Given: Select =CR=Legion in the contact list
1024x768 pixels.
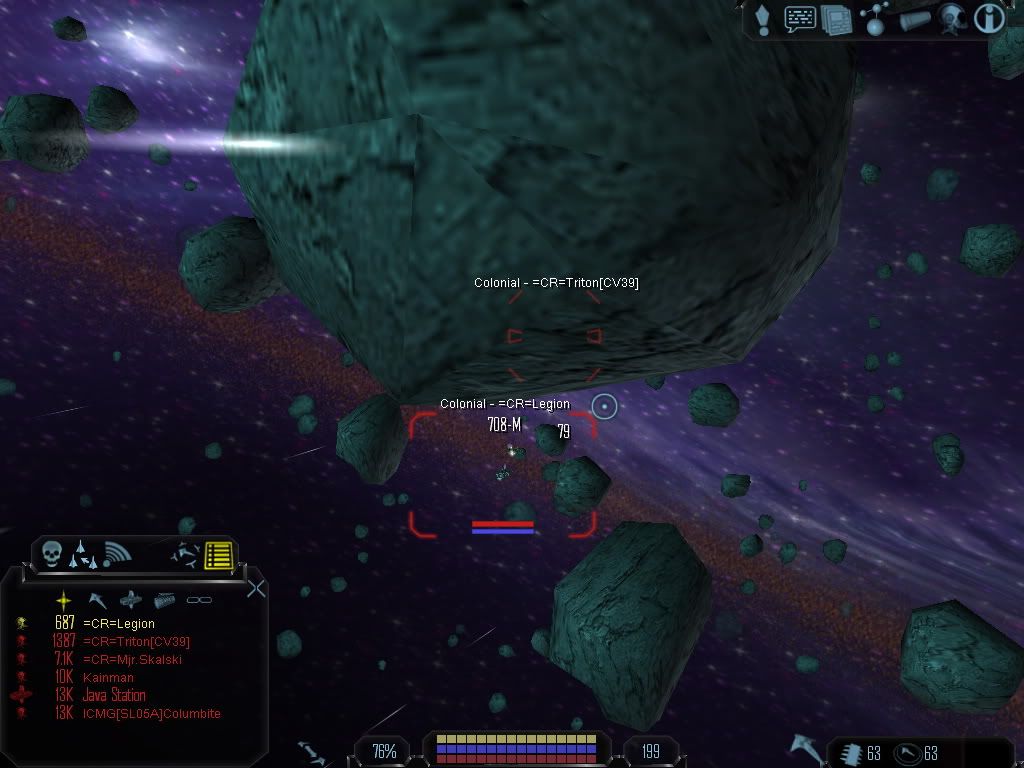Looking at the screenshot, I should tap(119, 624).
